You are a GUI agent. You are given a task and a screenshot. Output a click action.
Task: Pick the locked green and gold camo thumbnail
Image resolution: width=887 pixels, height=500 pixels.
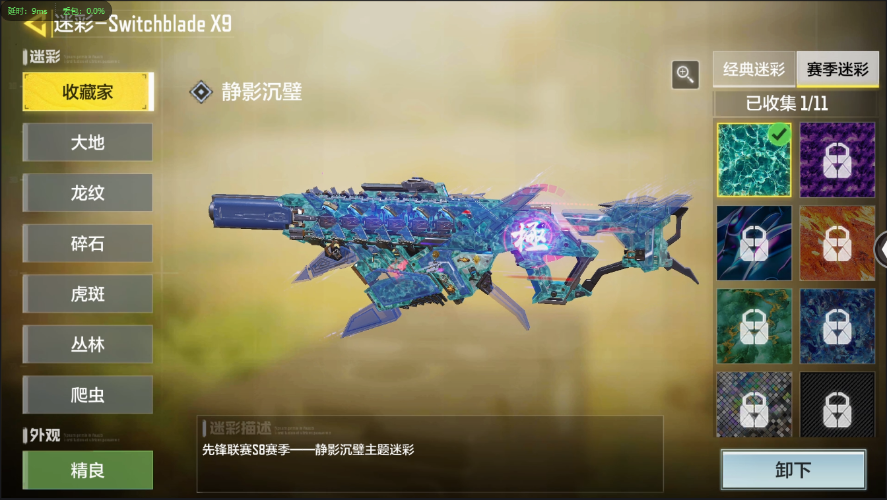click(753, 326)
